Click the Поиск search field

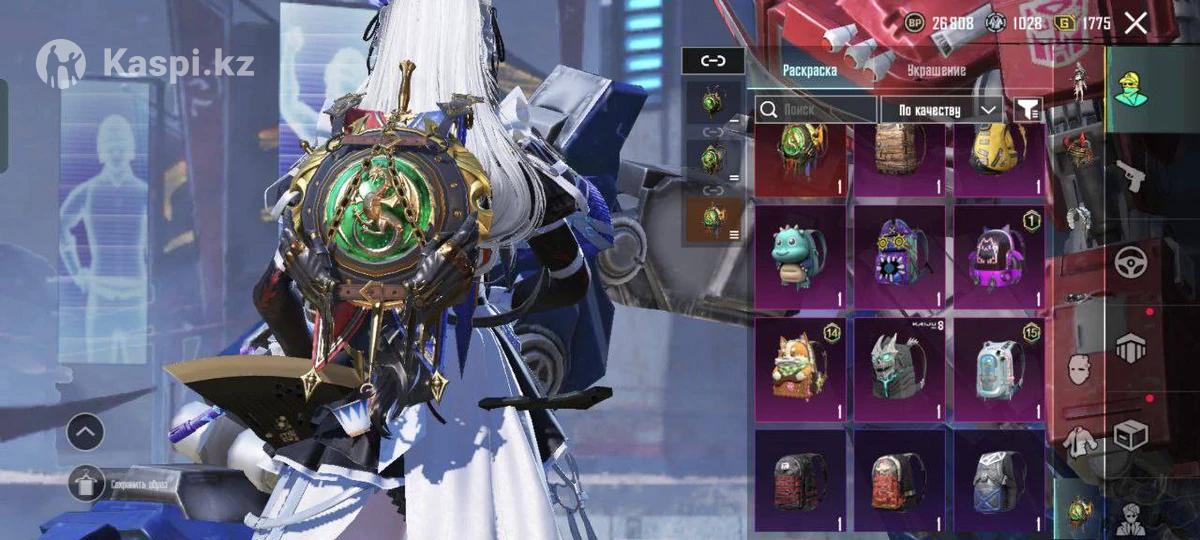click(x=816, y=109)
